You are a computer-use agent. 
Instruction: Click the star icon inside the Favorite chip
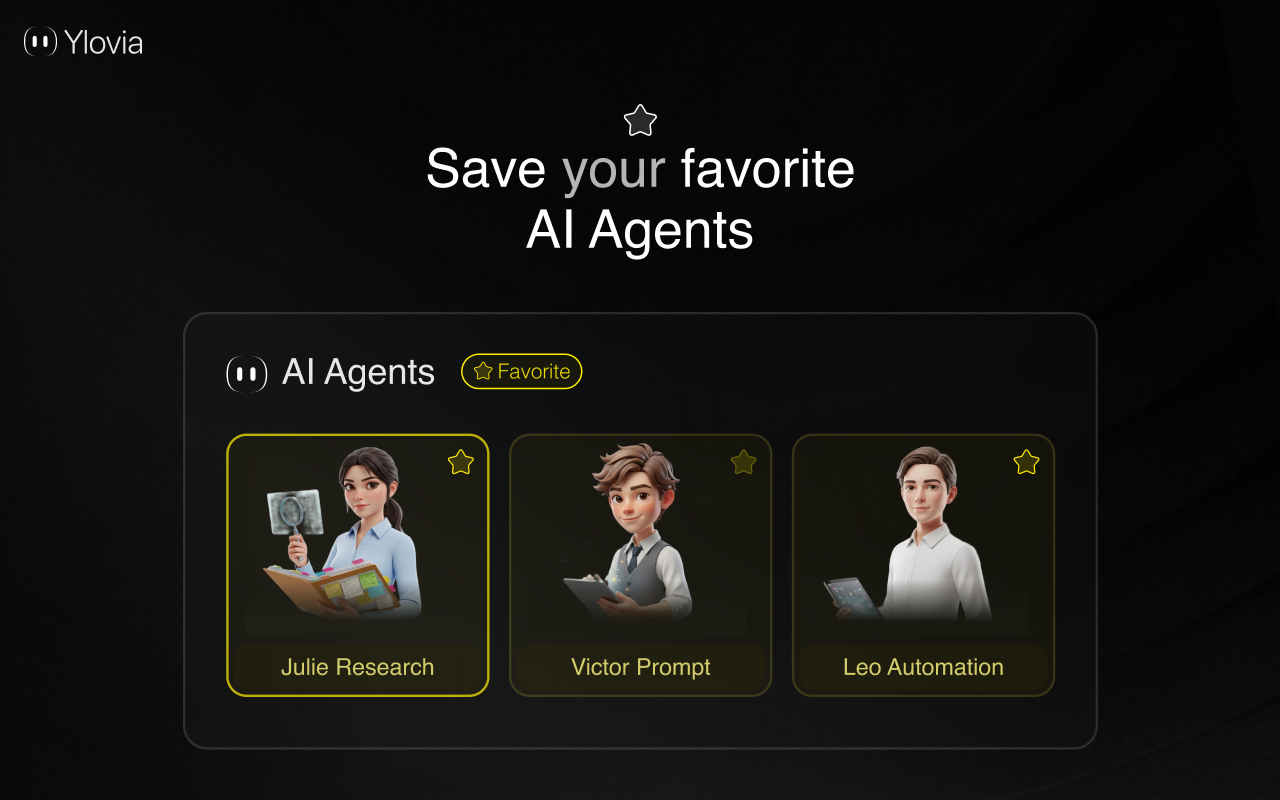[x=483, y=371]
